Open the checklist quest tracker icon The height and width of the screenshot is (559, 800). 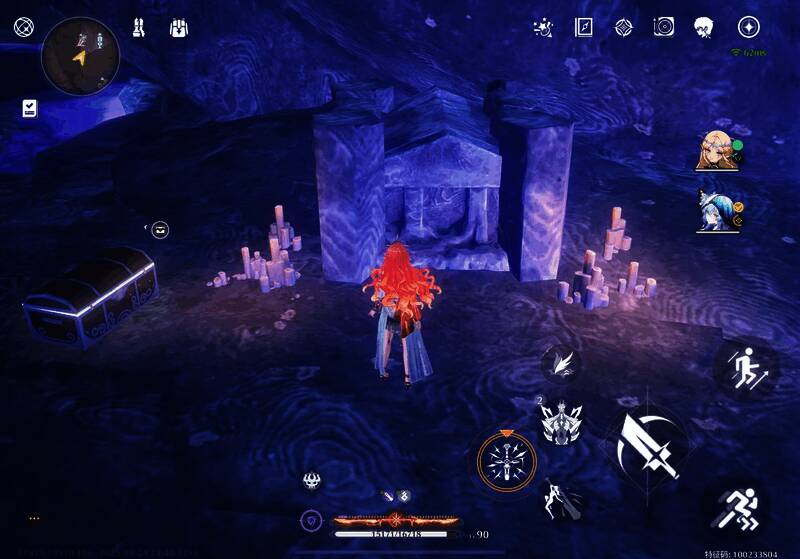pyautogui.click(x=29, y=108)
